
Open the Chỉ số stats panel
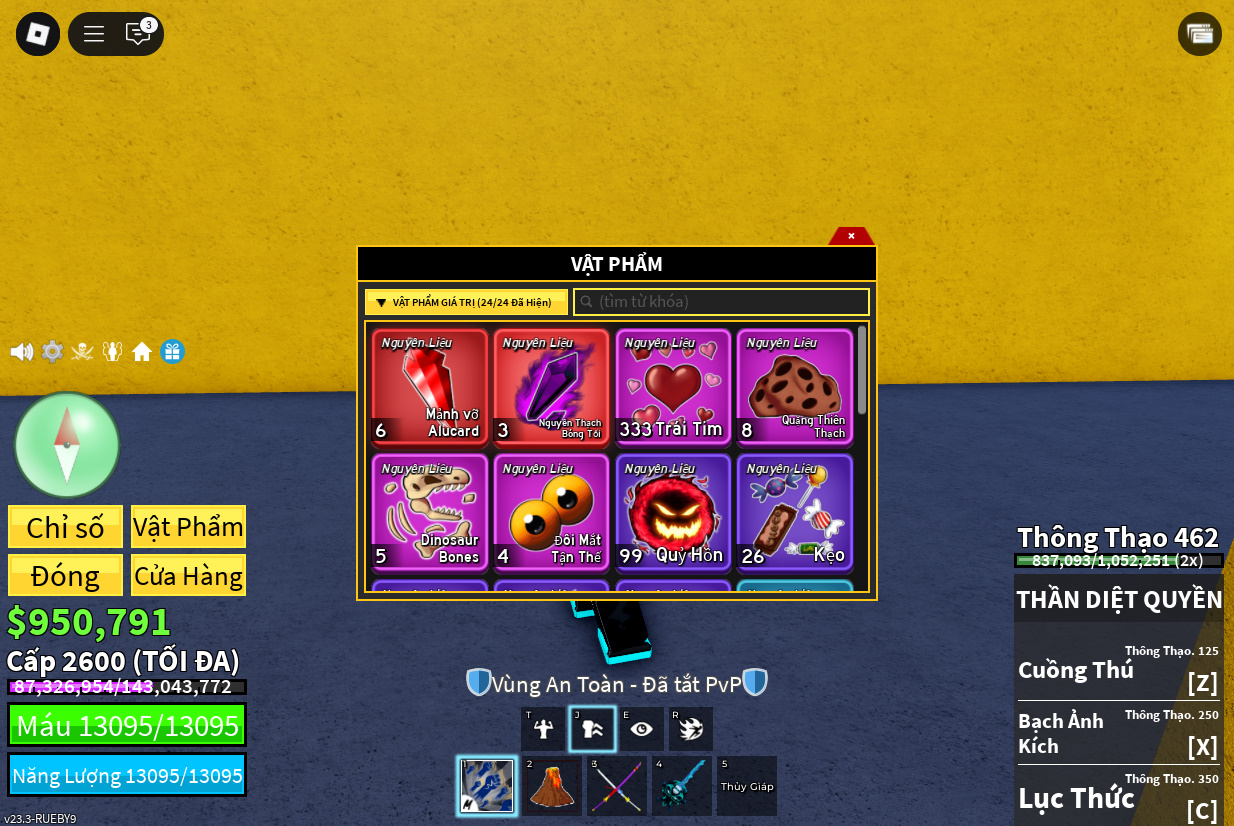66,527
